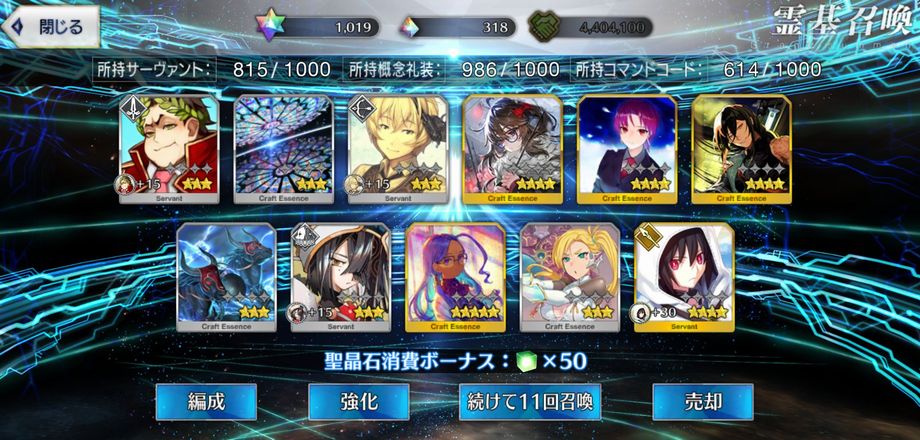The image size is (920, 440).
Task: View the stained glass craft essence card
Action: [283, 149]
